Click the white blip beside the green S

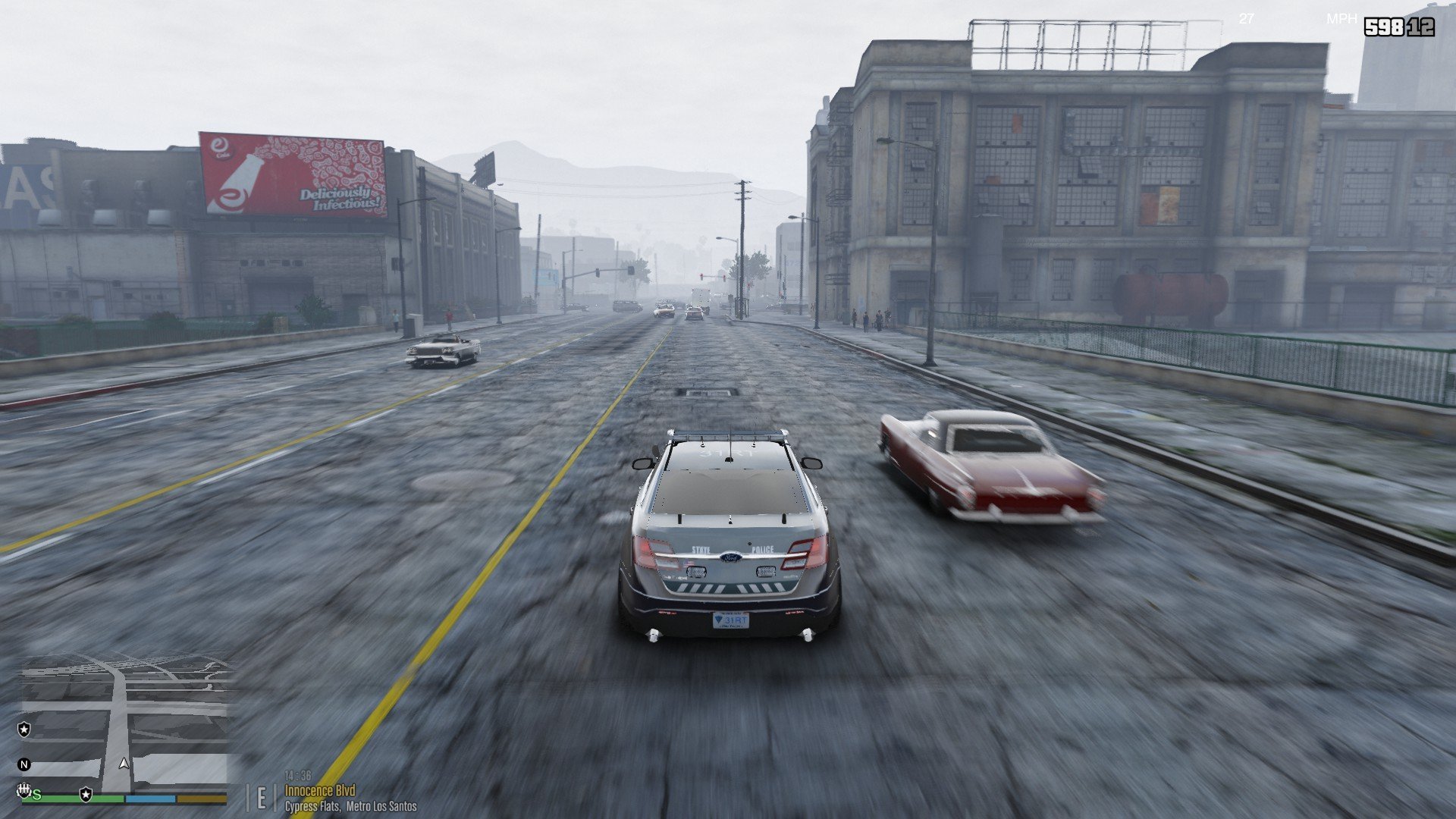24,791
